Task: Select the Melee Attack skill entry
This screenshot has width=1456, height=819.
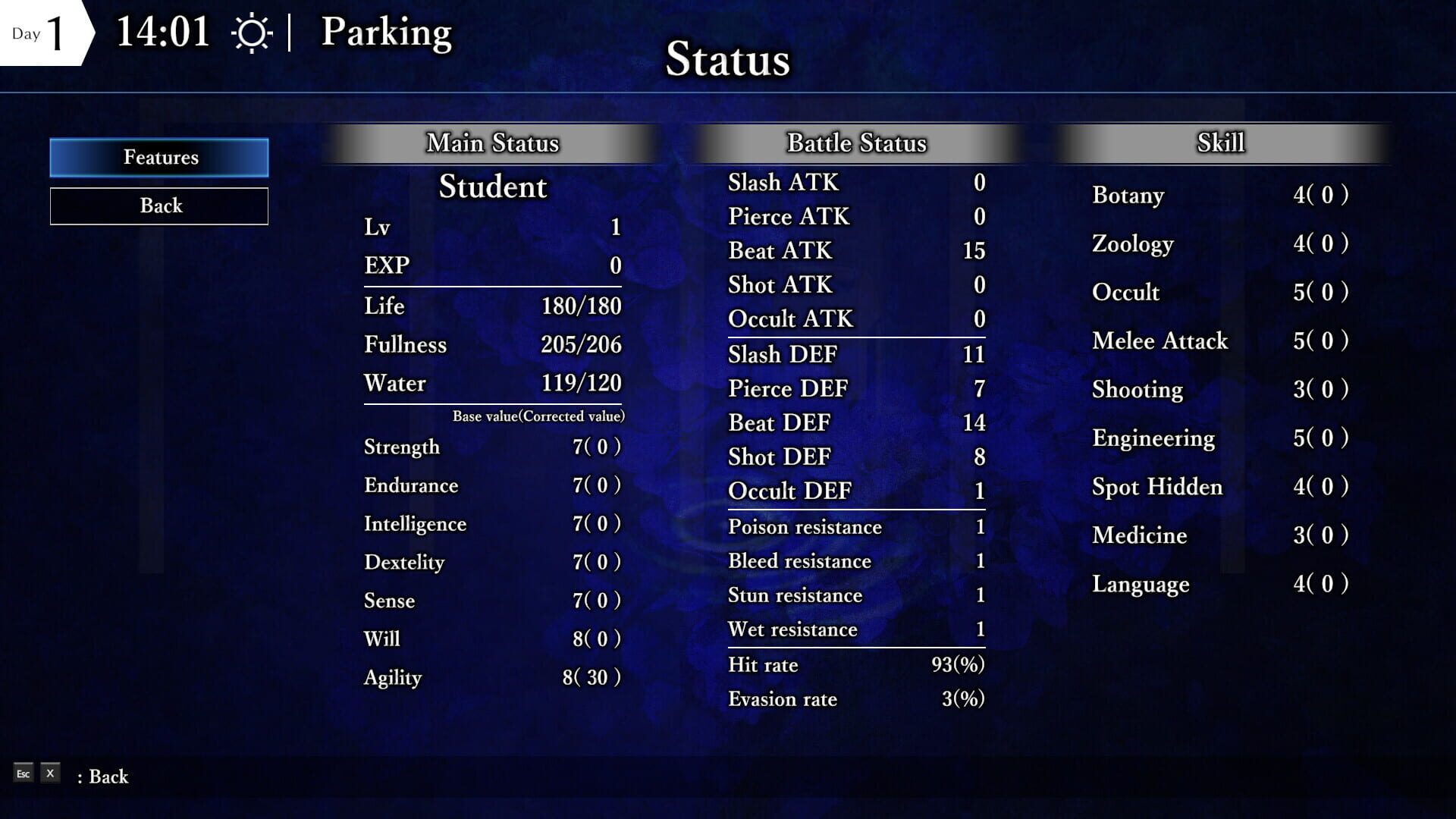Action: click(x=1160, y=341)
